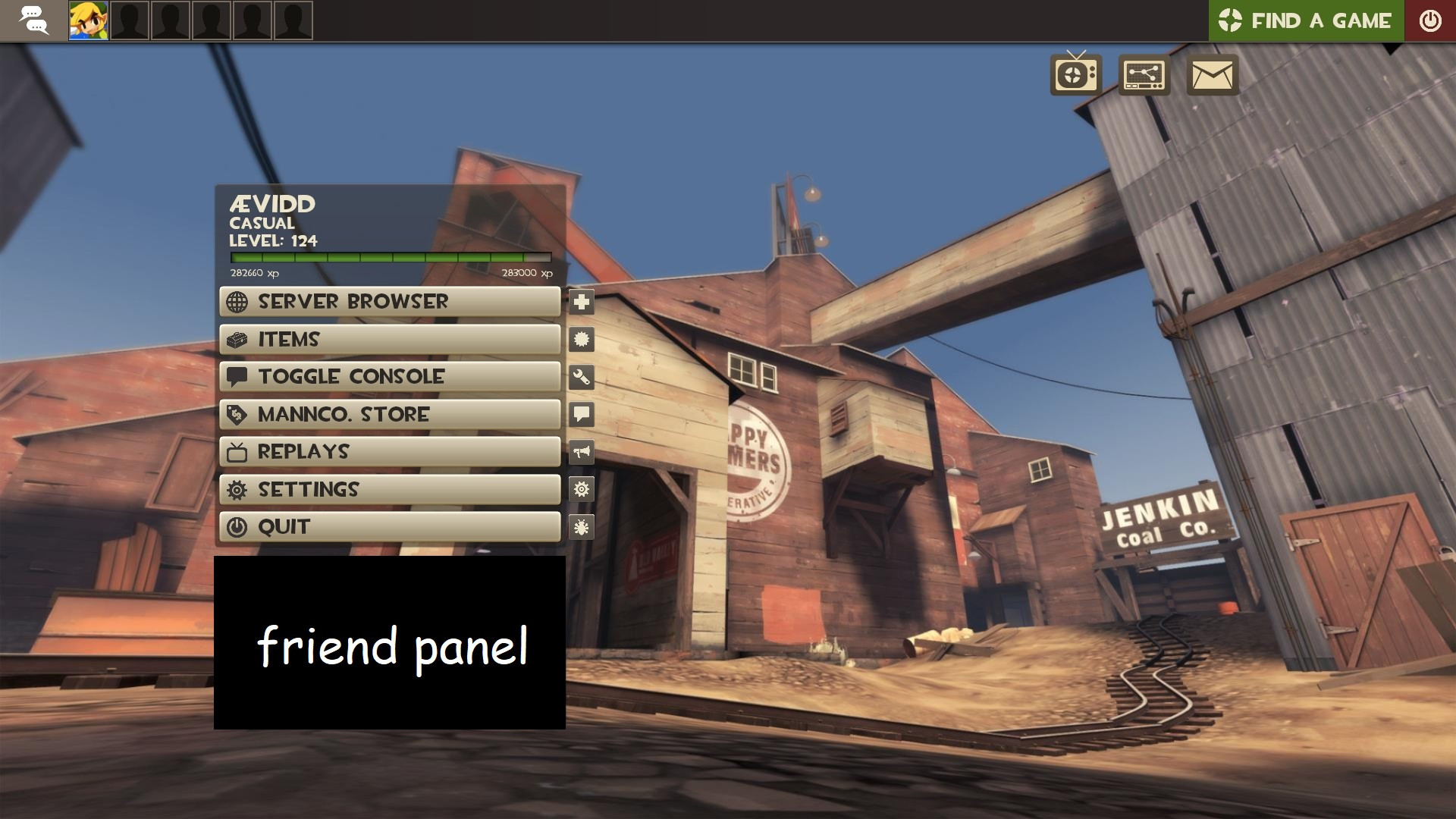
Task: Select the wrench sidebar icon
Action: pyautogui.click(x=580, y=376)
